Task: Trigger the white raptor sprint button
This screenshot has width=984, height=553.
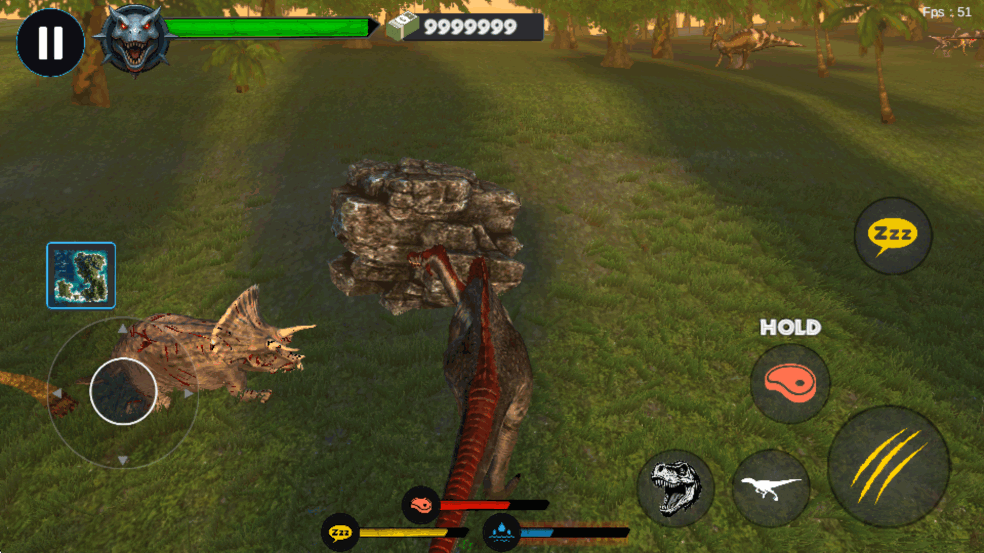Action: [x=771, y=487]
